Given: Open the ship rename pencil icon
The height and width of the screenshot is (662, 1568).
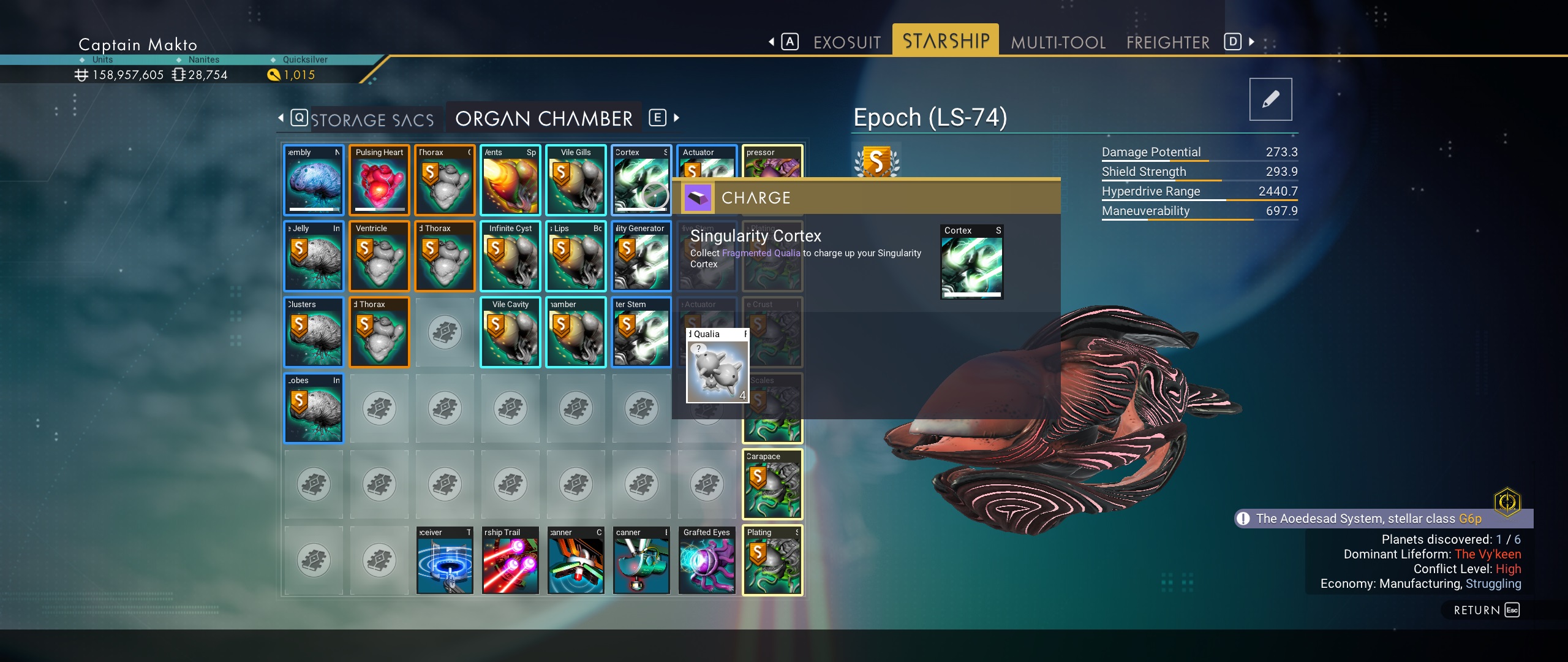Looking at the screenshot, I should click(1270, 99).
